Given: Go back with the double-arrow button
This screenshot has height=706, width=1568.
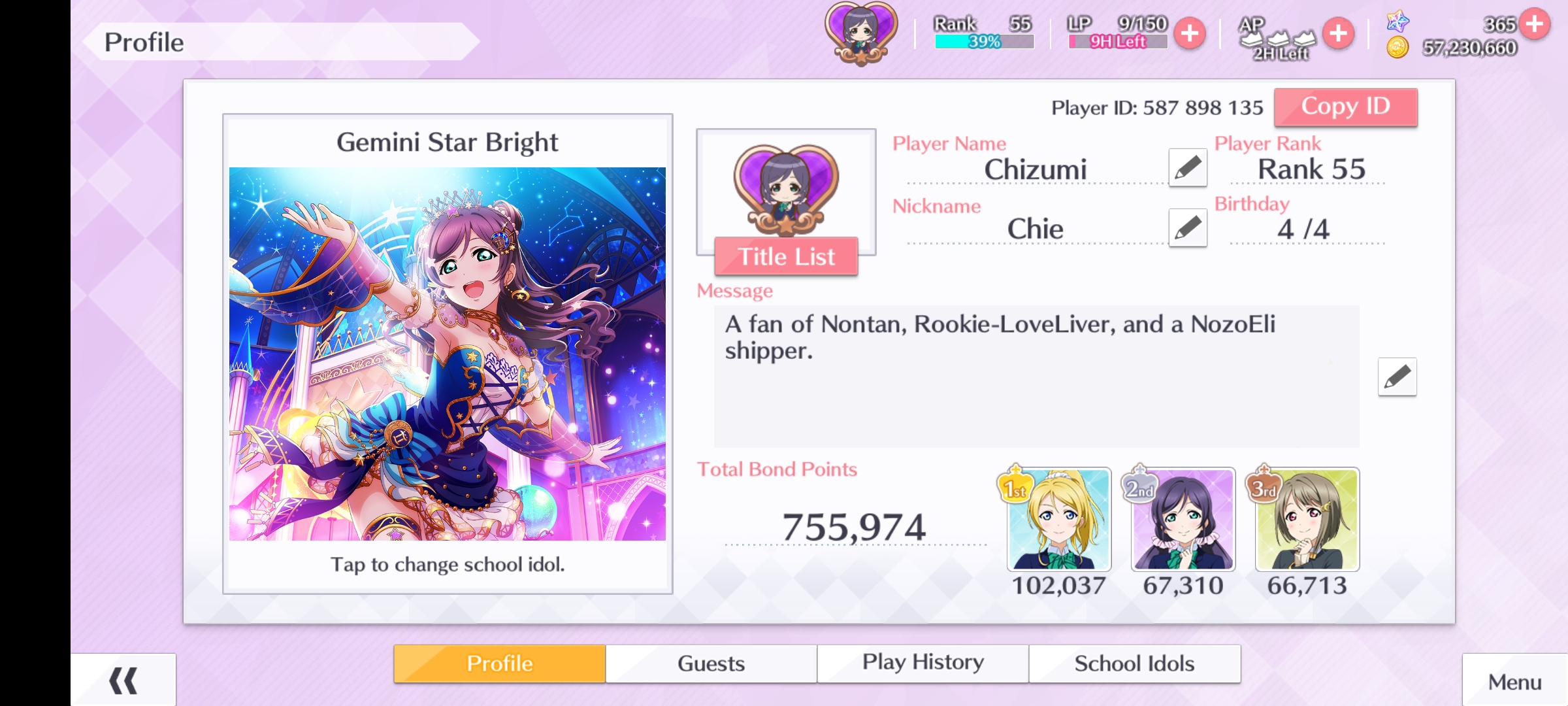Looking at the screenshot, I should (x=123, y=681).
